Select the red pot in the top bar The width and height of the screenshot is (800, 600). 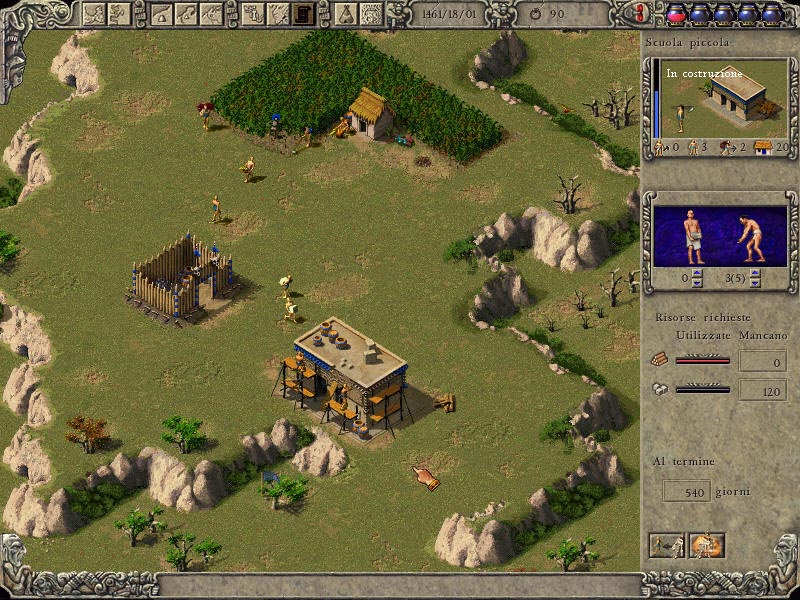(676, 13)
